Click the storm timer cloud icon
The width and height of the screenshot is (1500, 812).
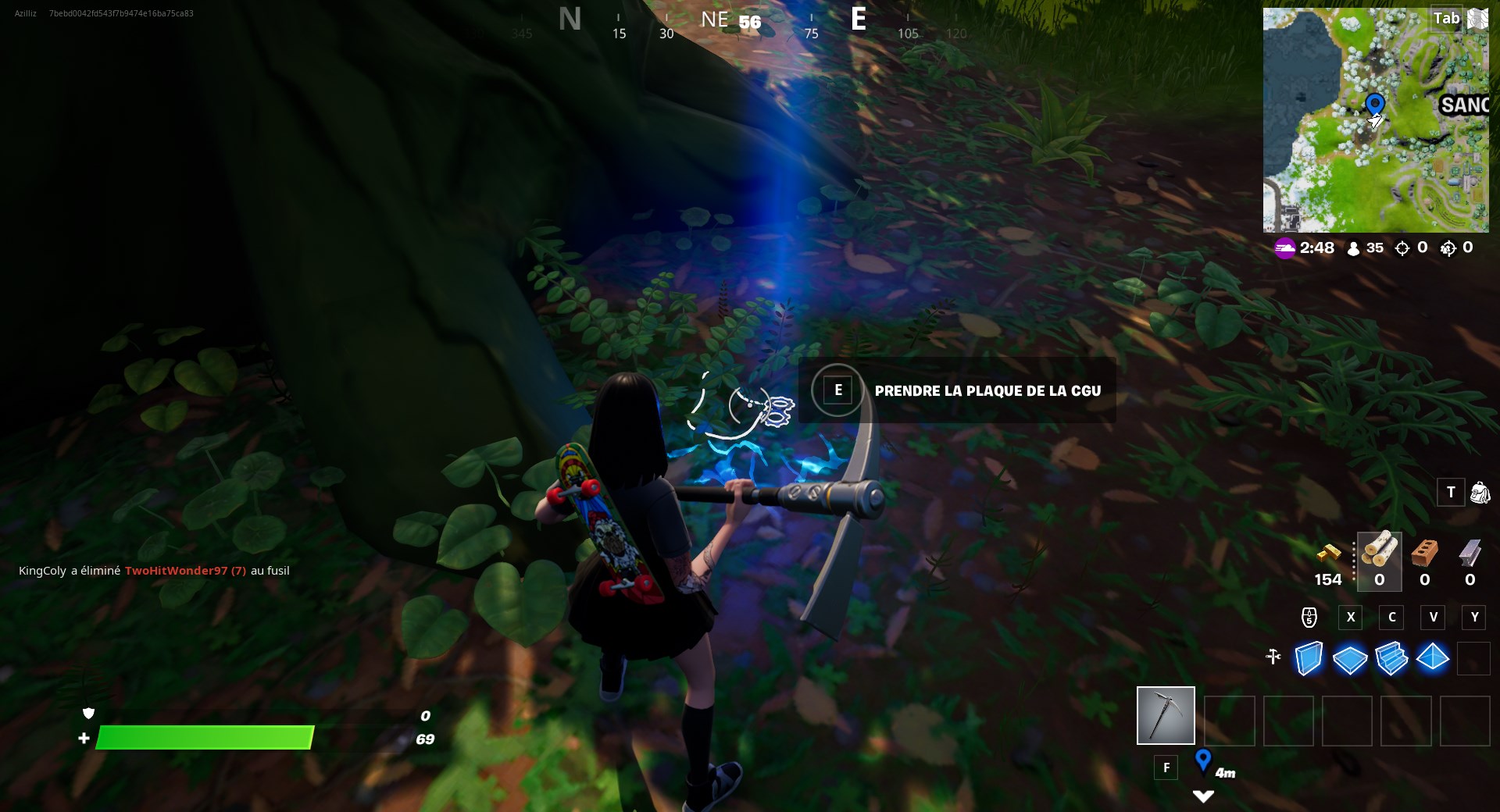pos(1286,248)
